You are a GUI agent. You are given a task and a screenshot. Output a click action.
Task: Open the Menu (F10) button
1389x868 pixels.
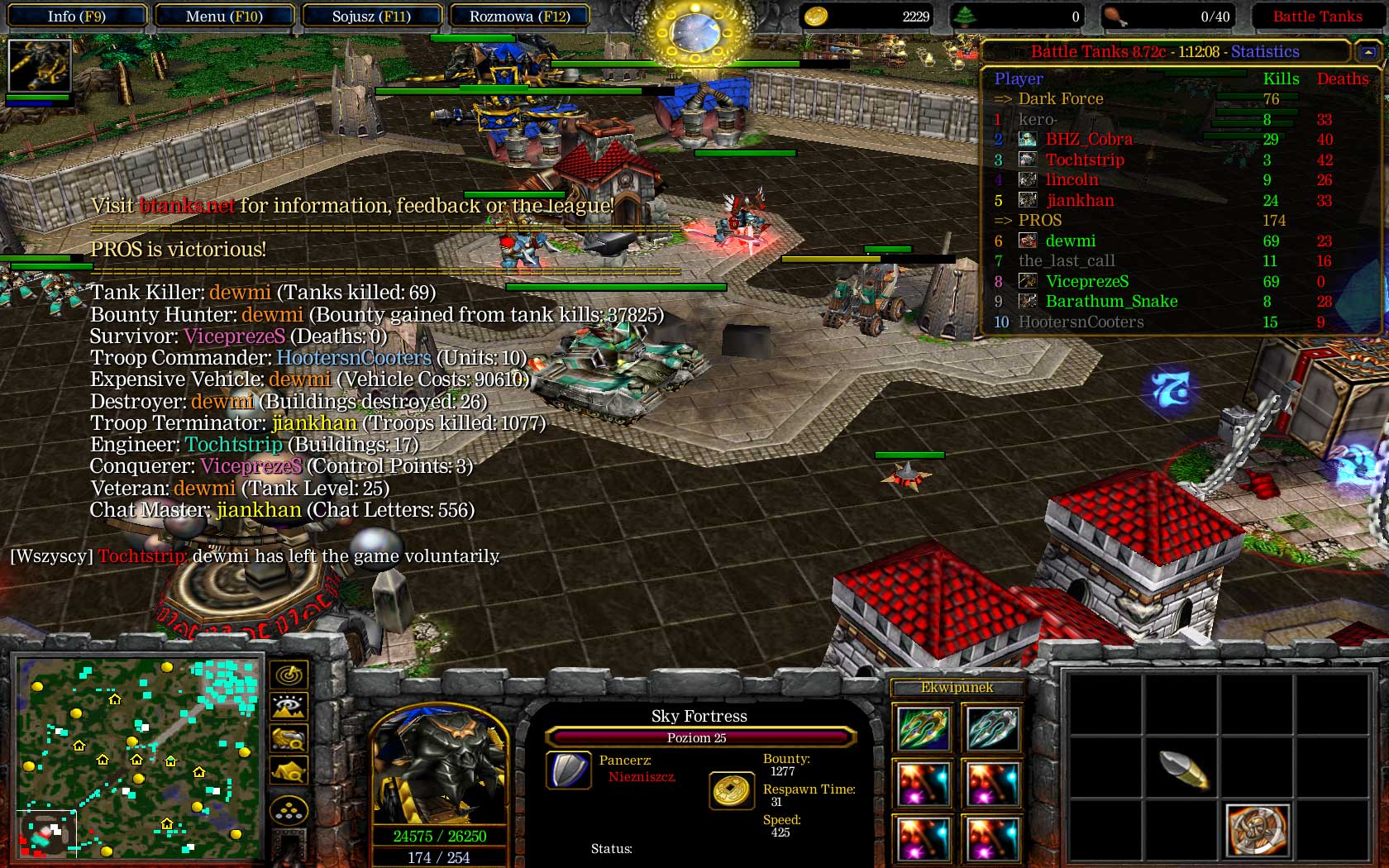point(223,17)
